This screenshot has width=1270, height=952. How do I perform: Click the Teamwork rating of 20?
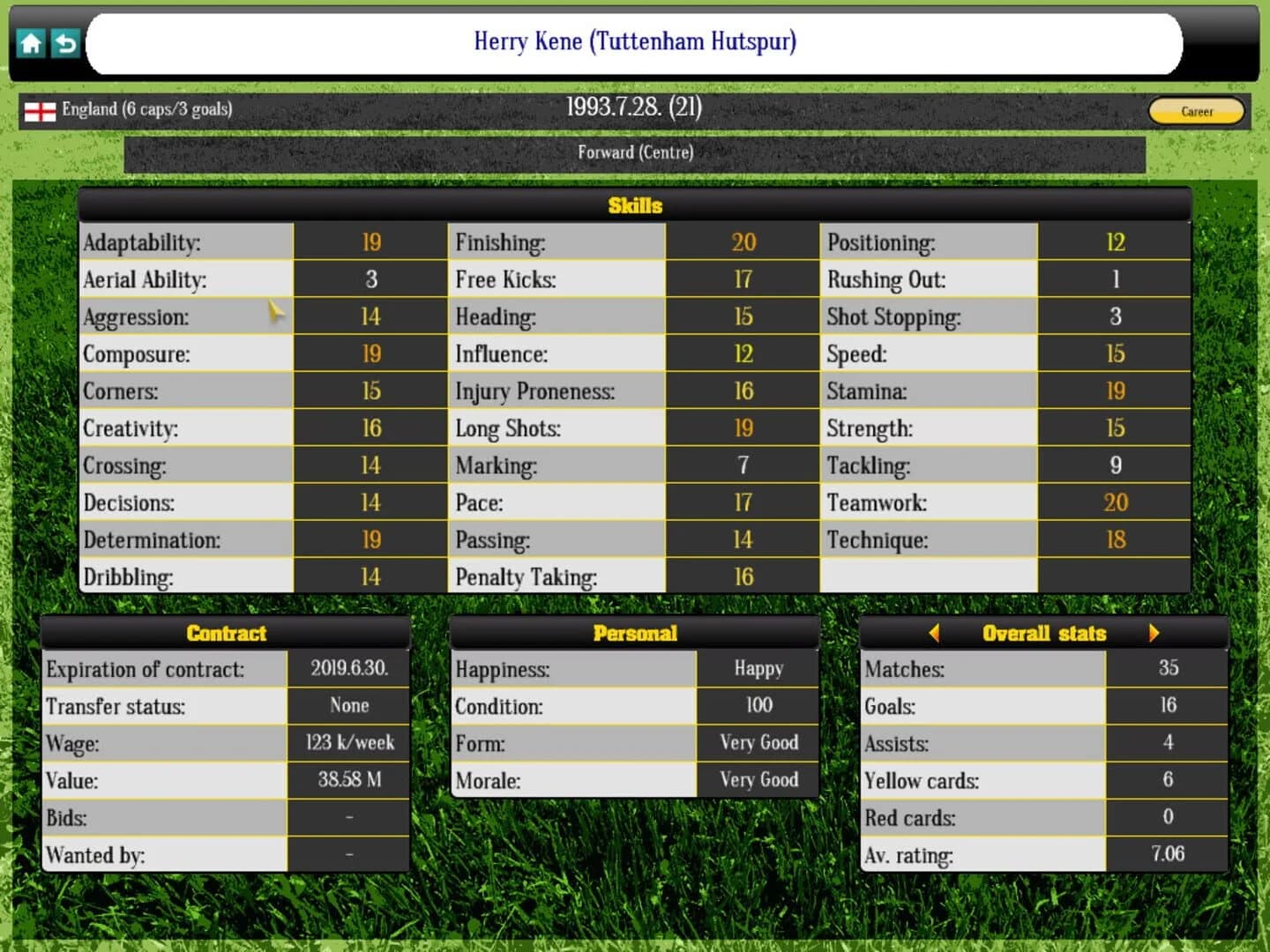pos(1115,502)
